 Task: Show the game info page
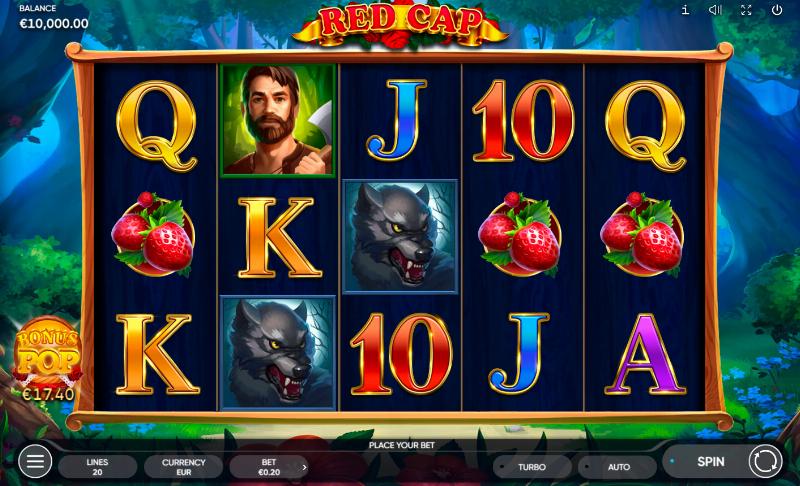pos(685,10)
